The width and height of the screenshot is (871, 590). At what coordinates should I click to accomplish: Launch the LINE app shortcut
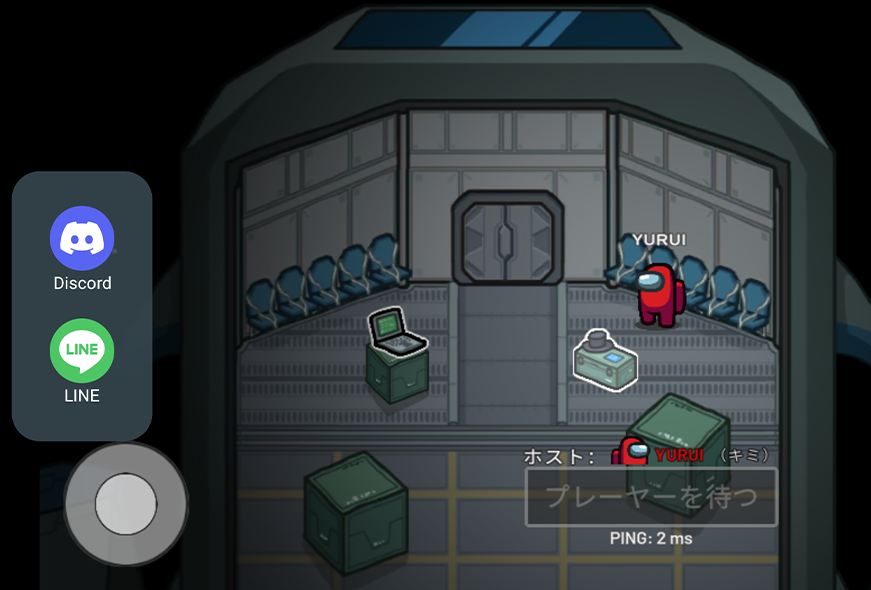[82, 351]
